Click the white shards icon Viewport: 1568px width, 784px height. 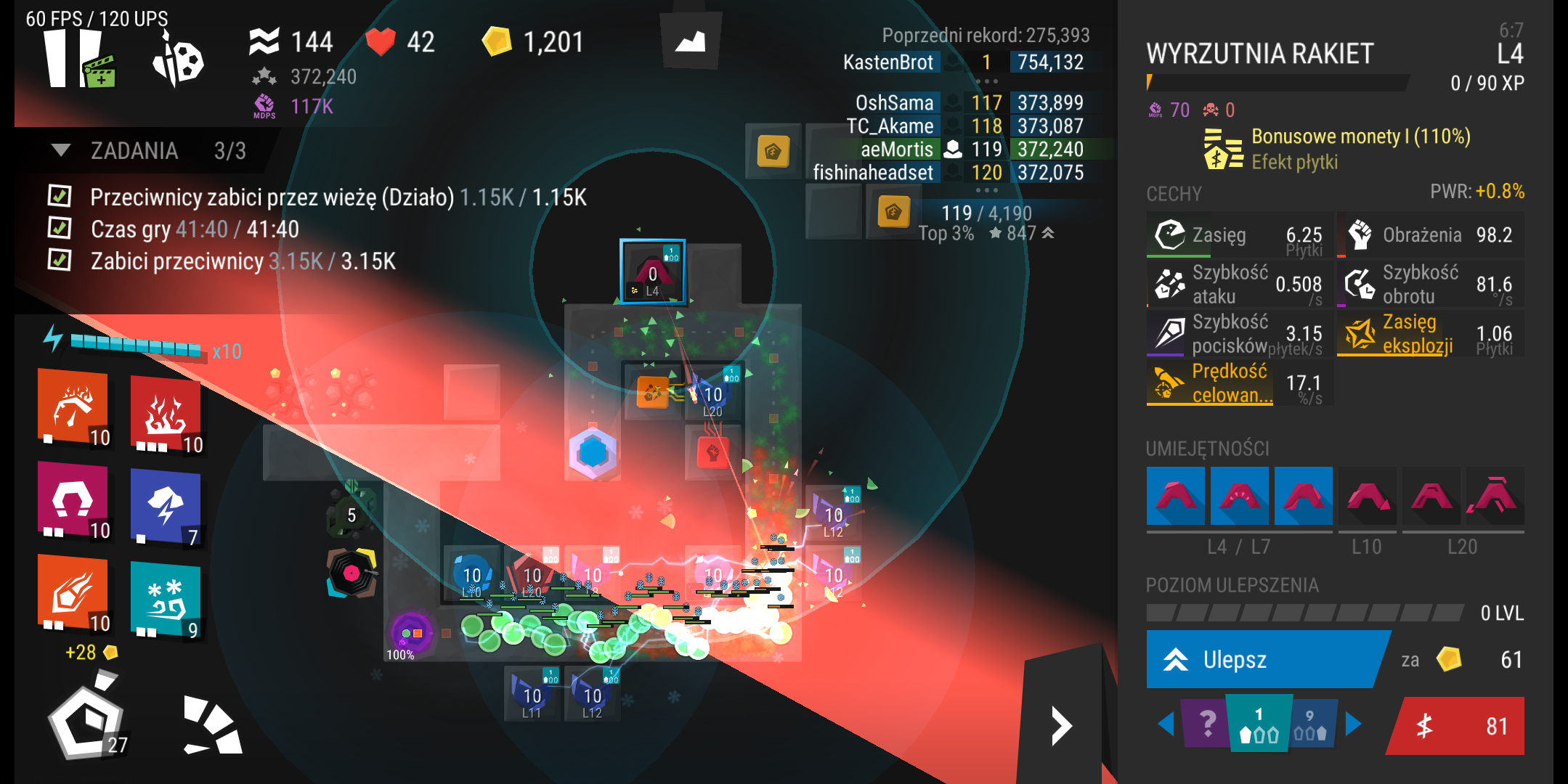coord(212,726)
